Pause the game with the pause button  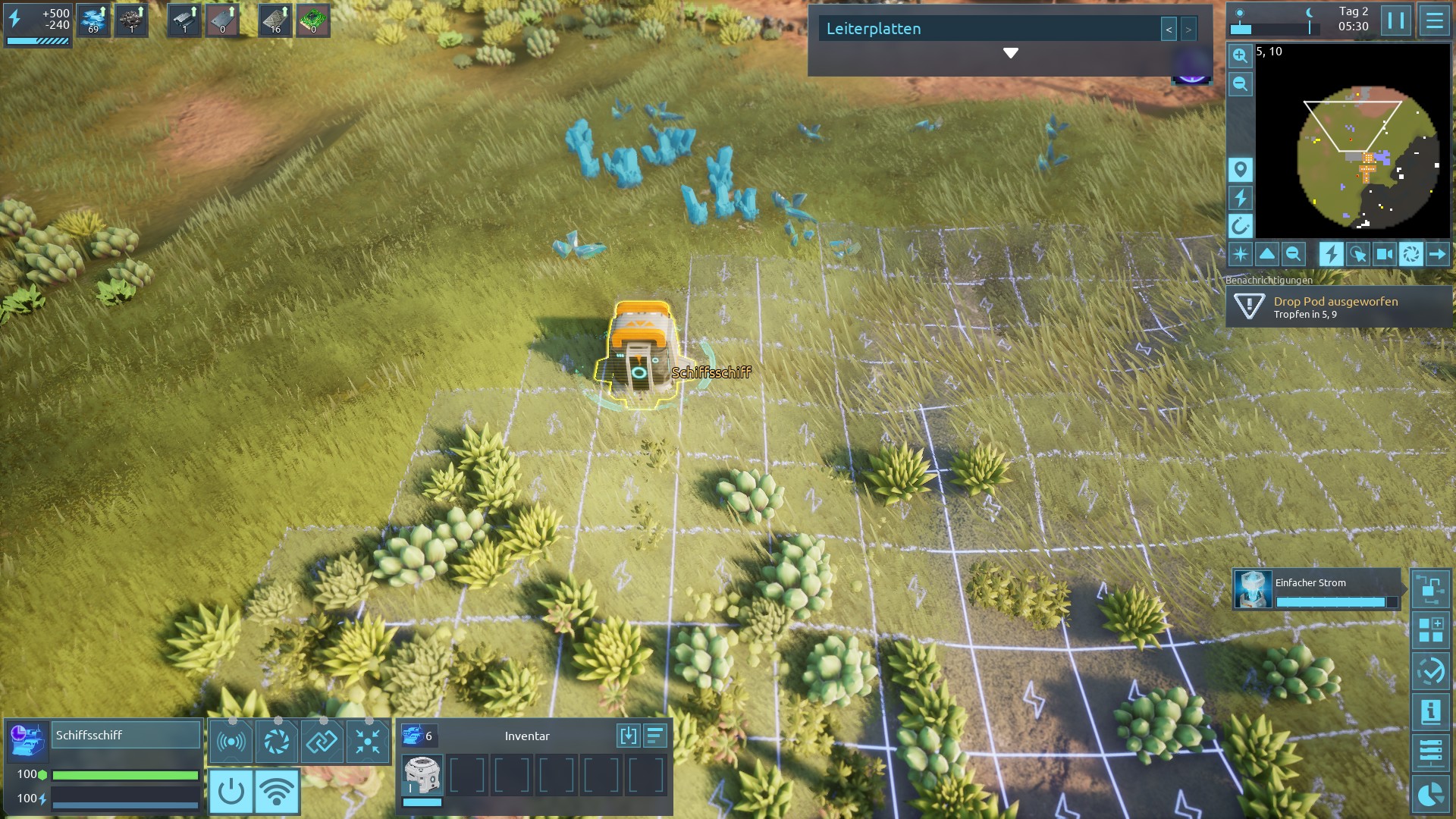point(1396,20)
